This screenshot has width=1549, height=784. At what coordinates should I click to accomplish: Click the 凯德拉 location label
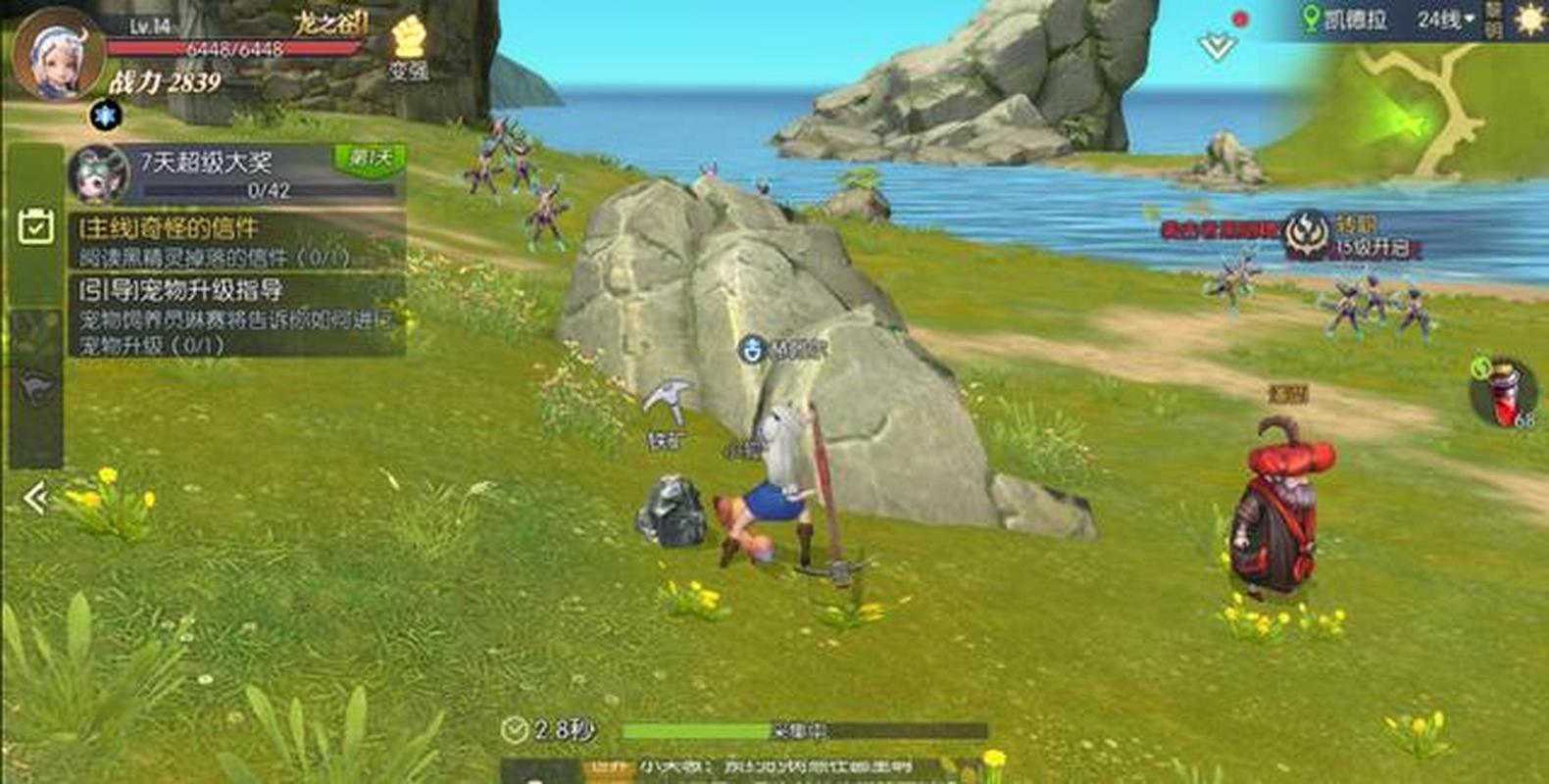pos(1345,20)
